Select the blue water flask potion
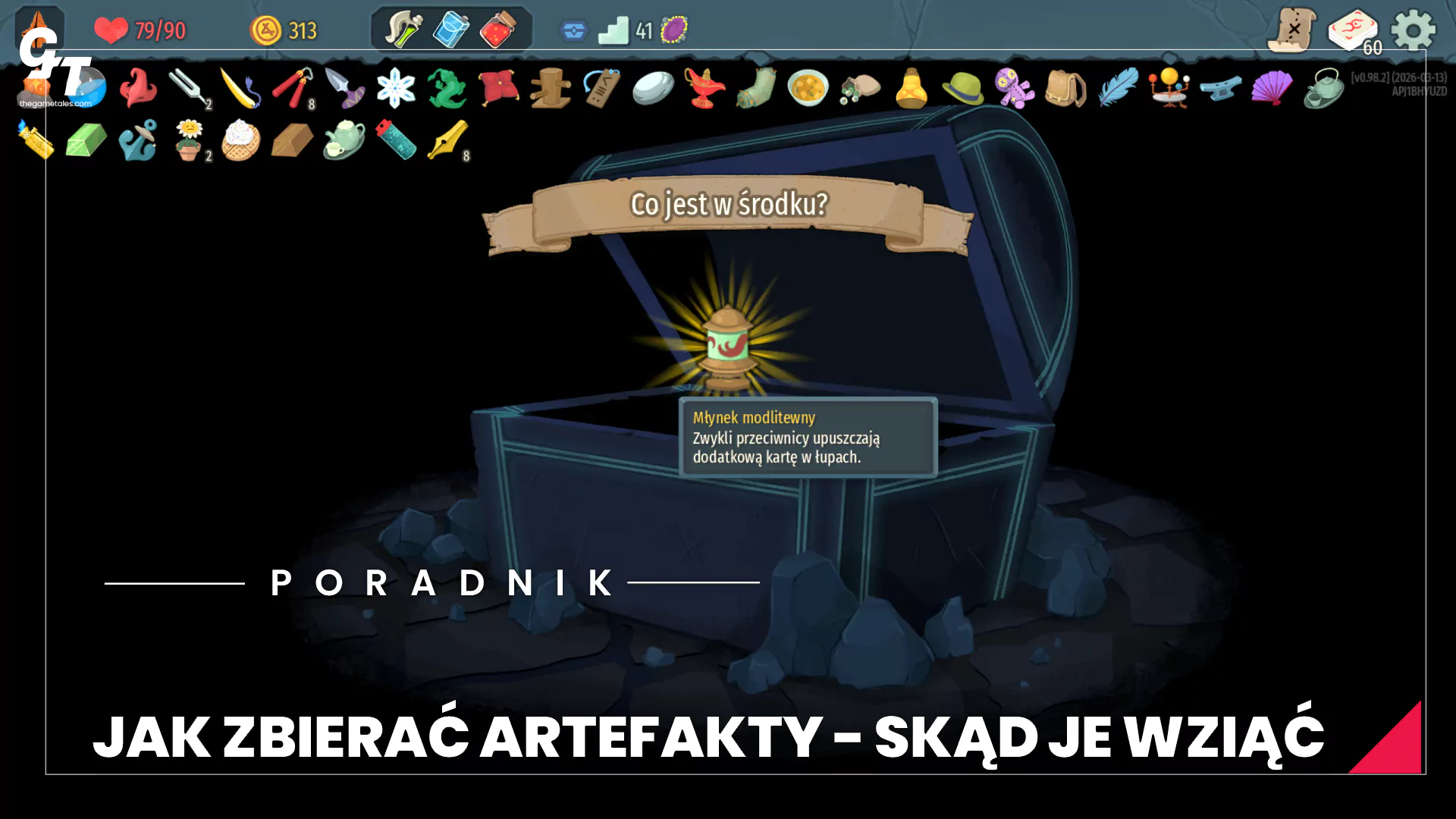The height and width of the screenshot is (819, 1456). tap(450, 30)
